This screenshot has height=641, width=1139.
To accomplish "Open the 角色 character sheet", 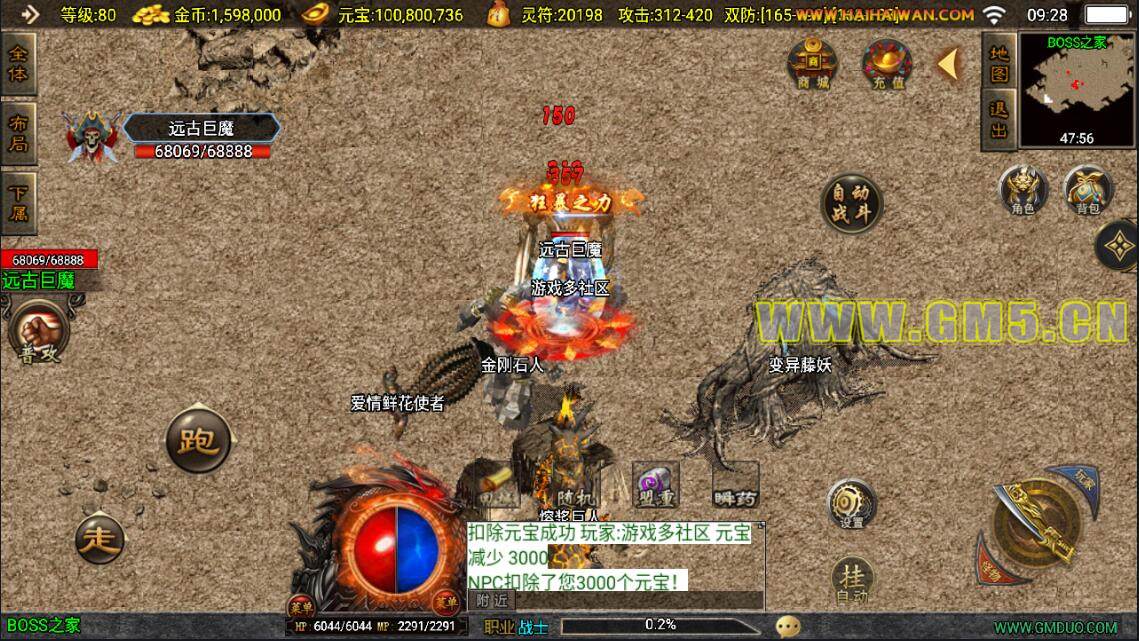I will pyautogui.click(x=1023, y=189).
